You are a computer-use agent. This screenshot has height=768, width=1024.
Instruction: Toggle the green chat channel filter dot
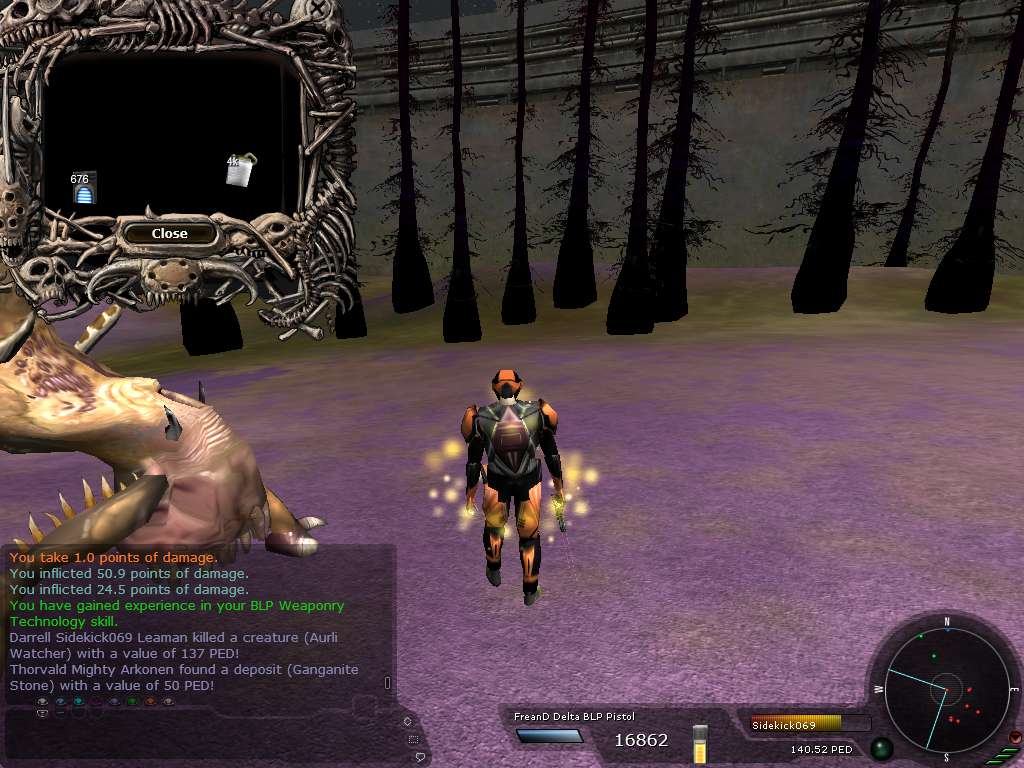point(132,702)
